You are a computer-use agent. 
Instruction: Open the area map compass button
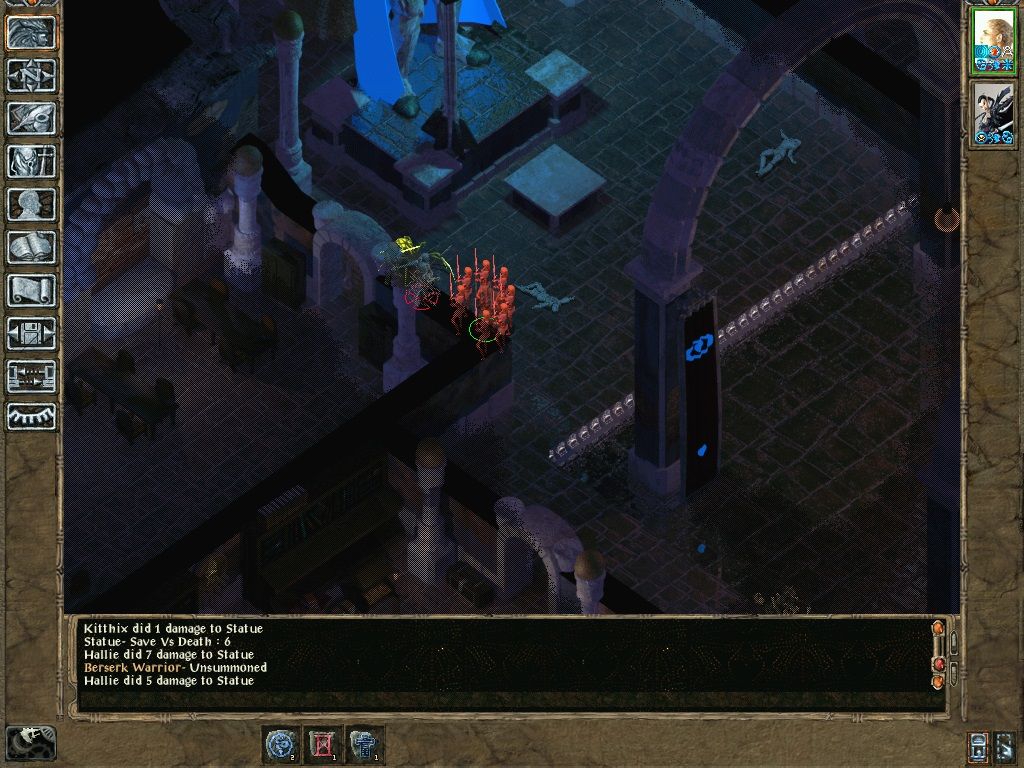32,75
